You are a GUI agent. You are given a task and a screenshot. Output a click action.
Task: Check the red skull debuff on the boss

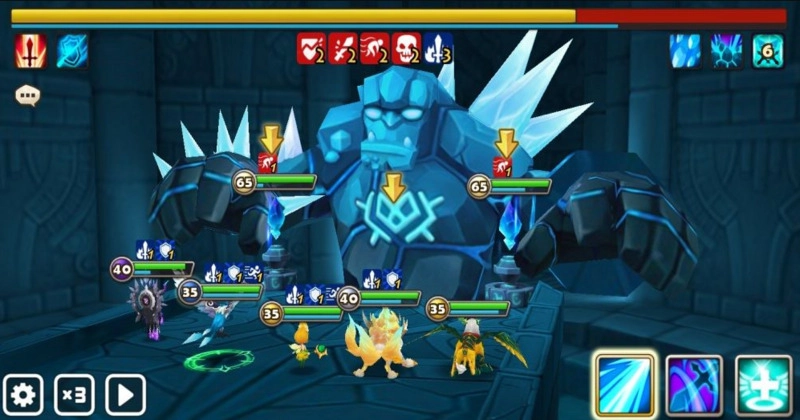[x=405, y=47]
